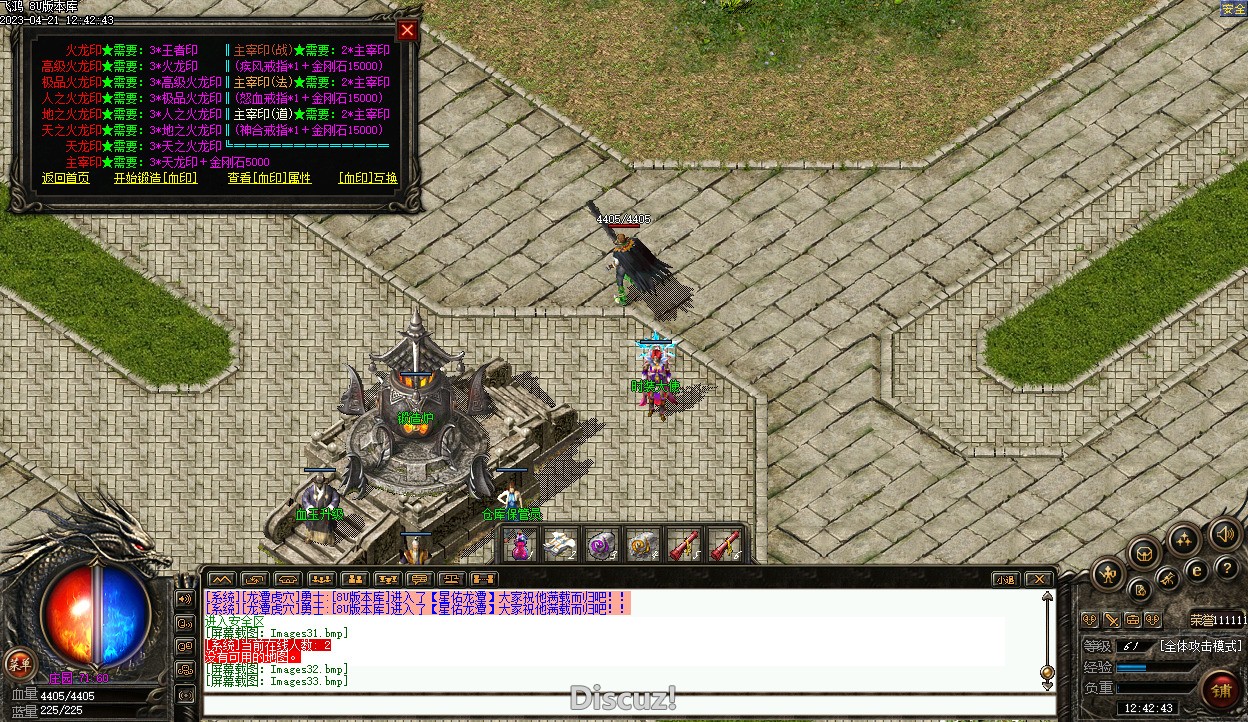Open the skills sparkle round icon
This screenshot has width=1248, height=722.
[x=1184, y=540]
